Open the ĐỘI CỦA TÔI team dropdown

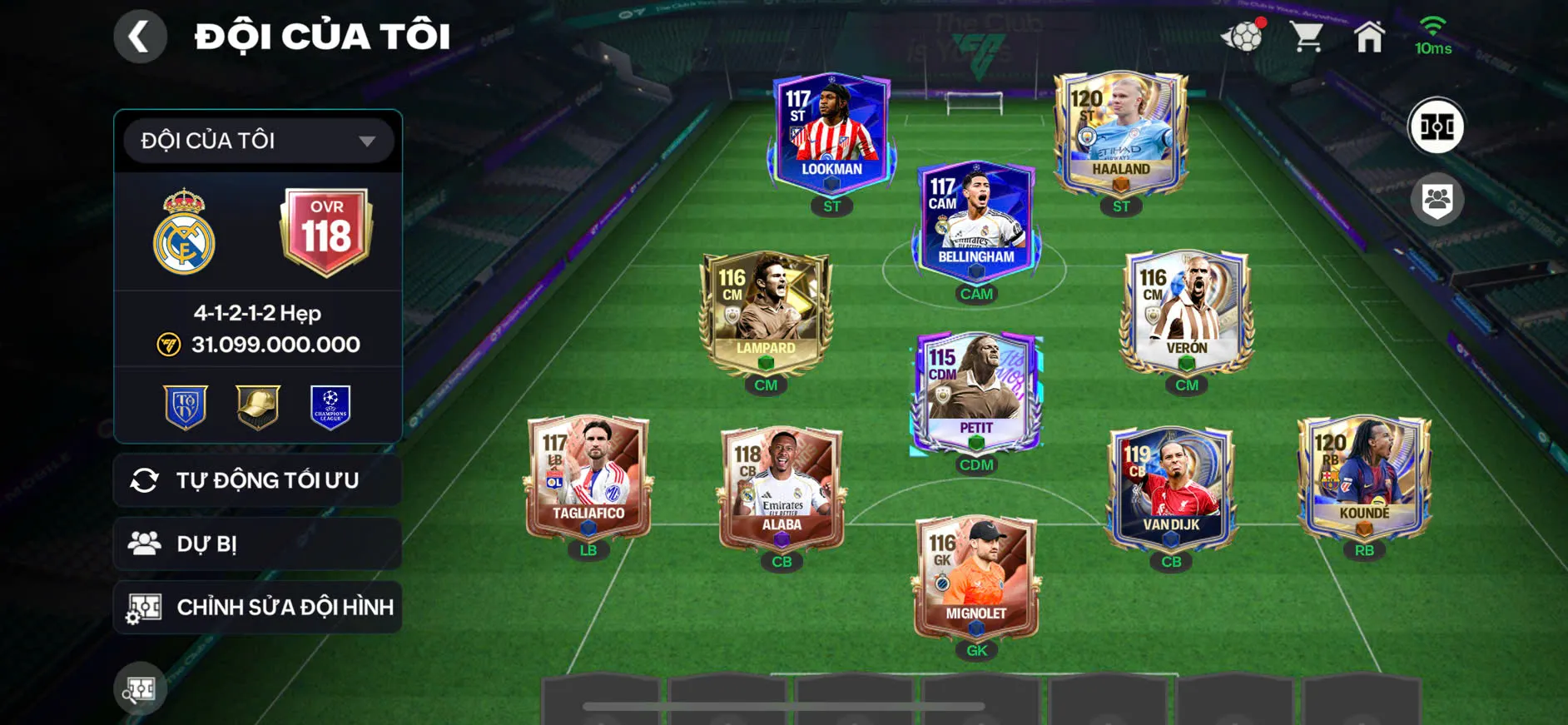(256, 140)
